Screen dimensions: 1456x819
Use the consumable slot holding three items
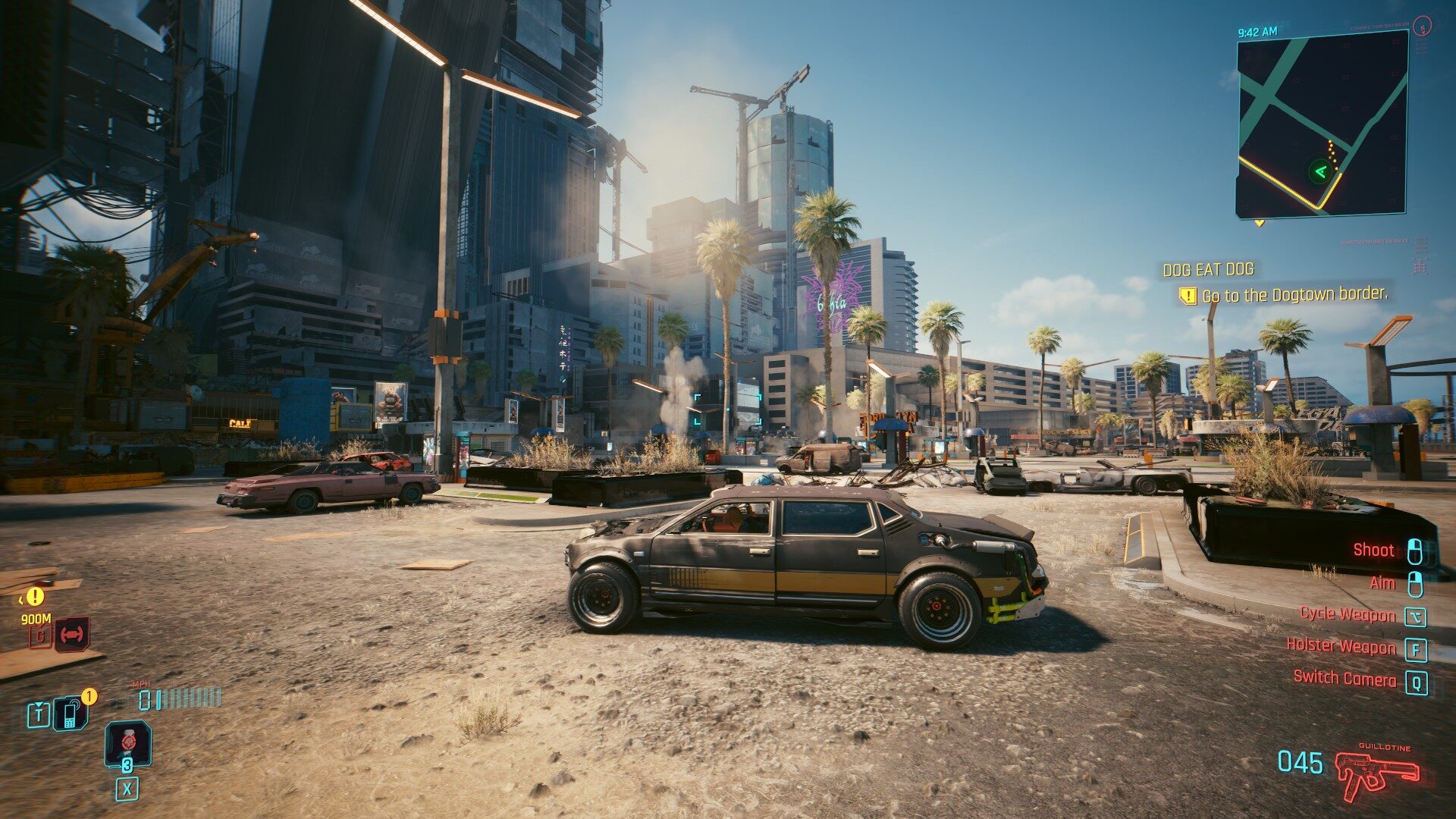pyautogui.click(x=127, y=744)
